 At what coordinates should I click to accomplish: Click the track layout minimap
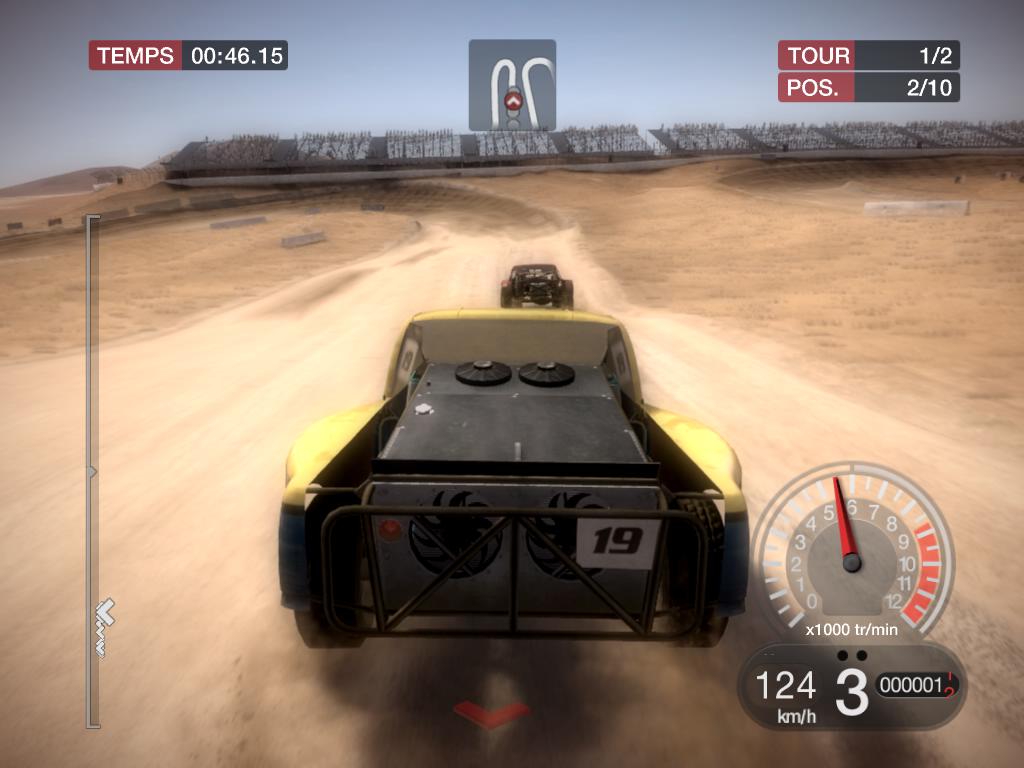512,85
